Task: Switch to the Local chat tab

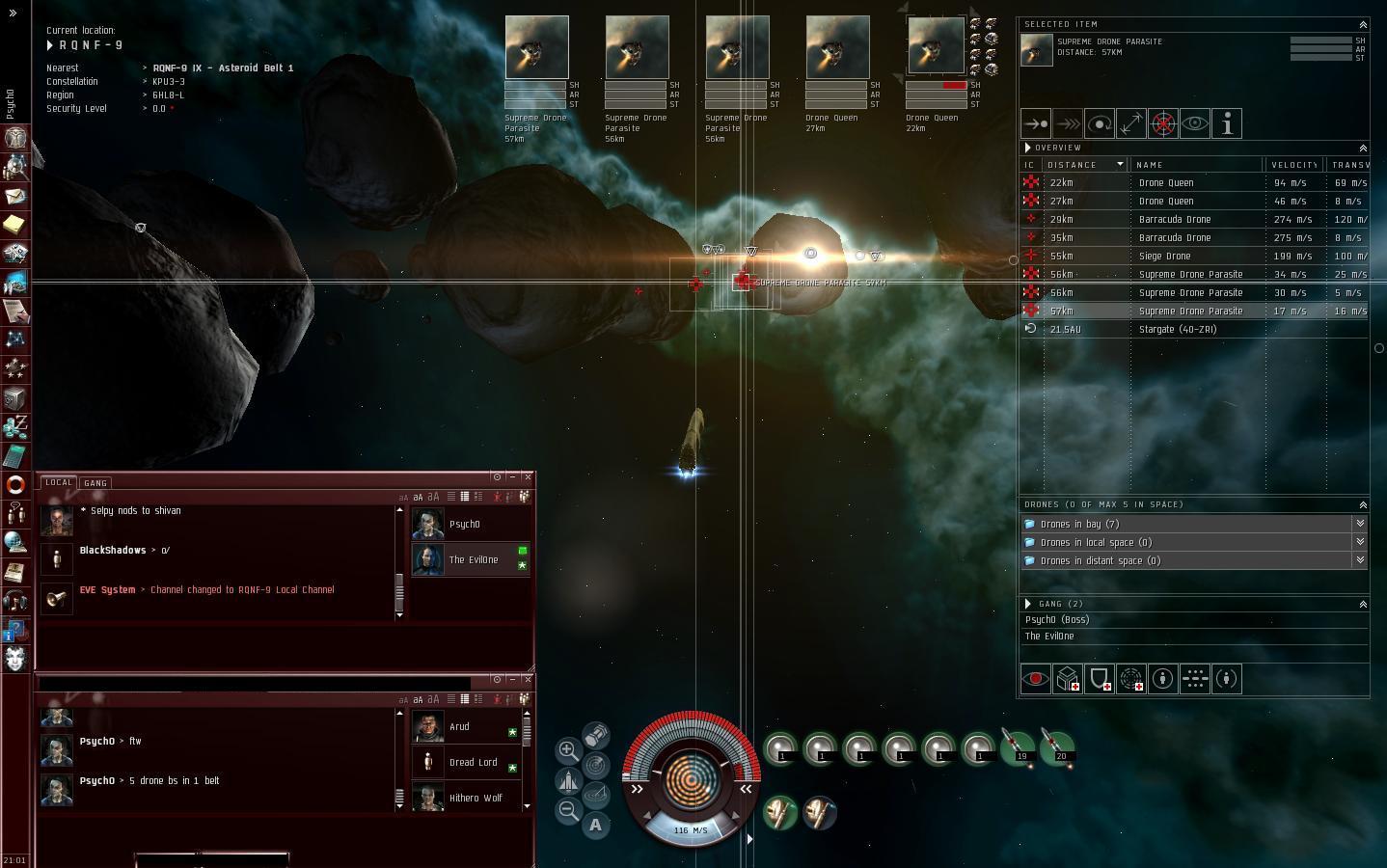Action: (59, 483)
